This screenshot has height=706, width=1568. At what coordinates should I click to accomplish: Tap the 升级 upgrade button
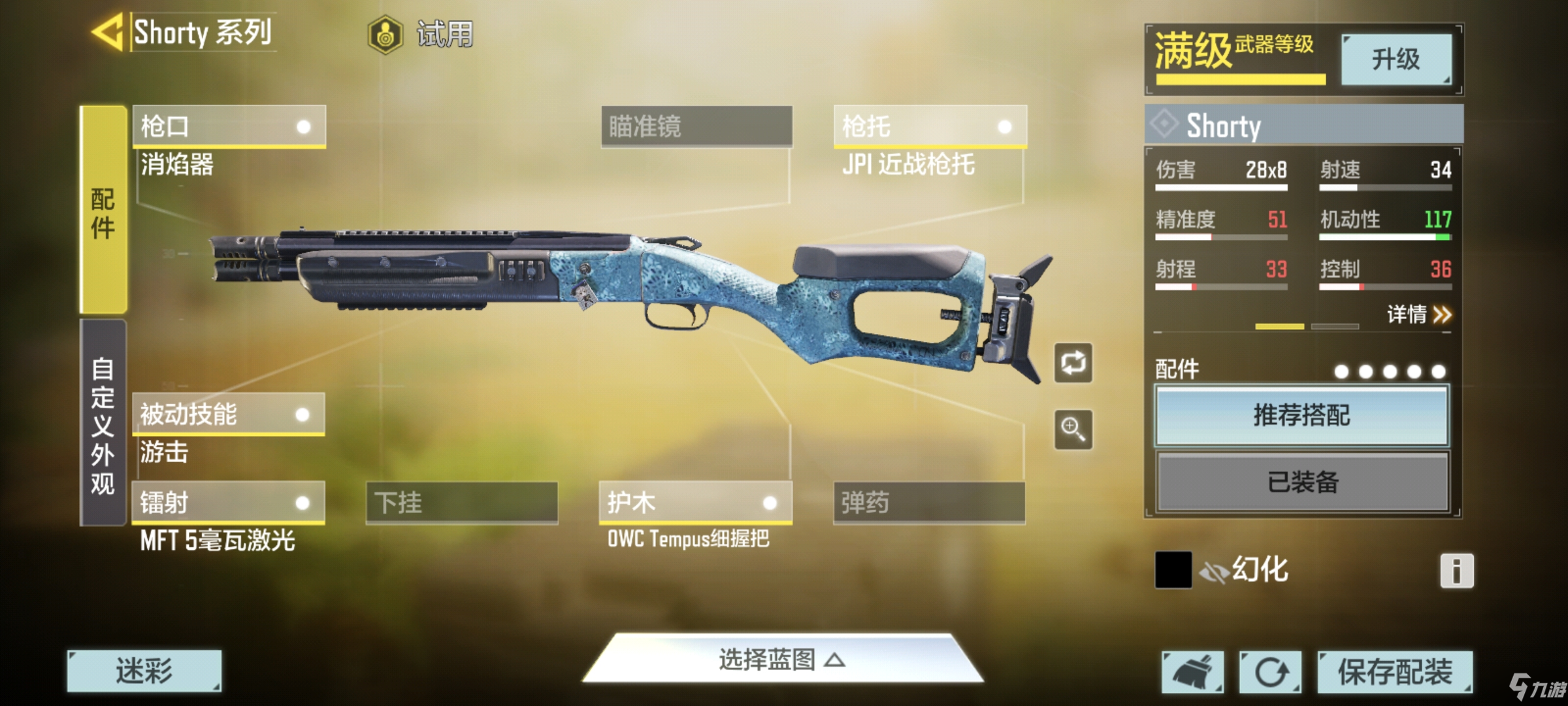[x=1396, y=59]
